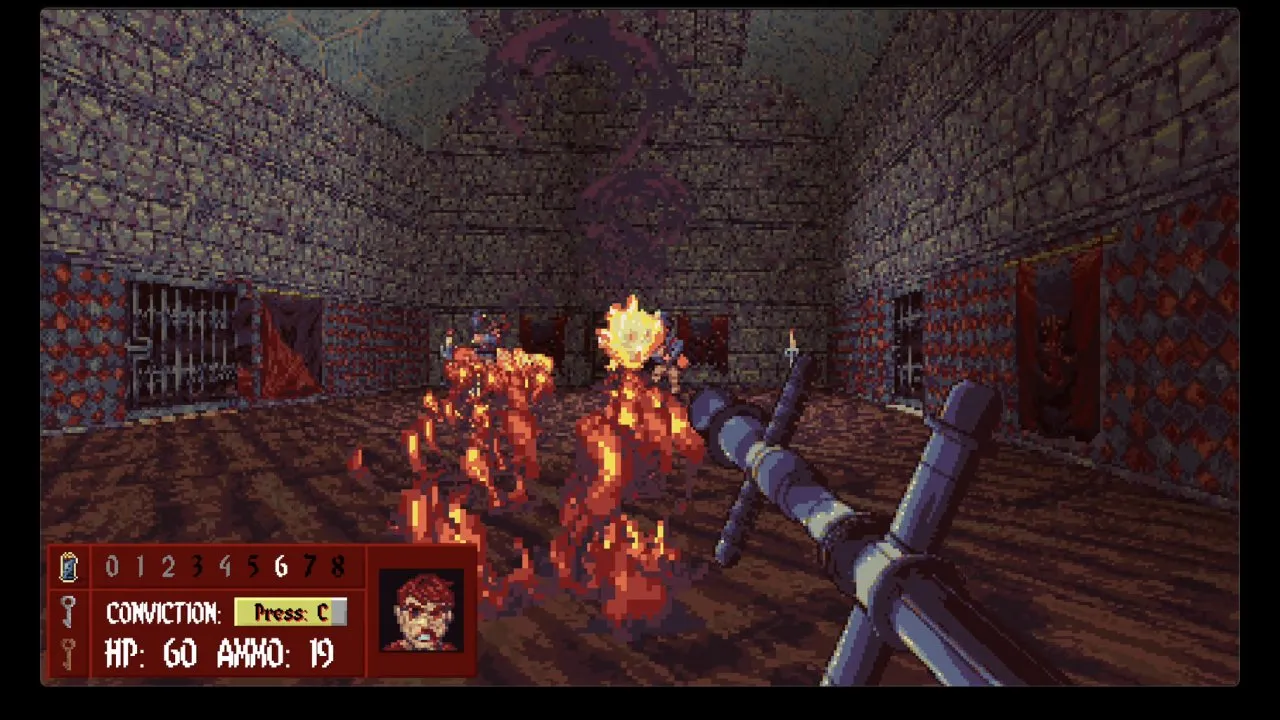Viewport: 1280px width, 720px height.
Task: Click the silver key icon
Action: 68,610
